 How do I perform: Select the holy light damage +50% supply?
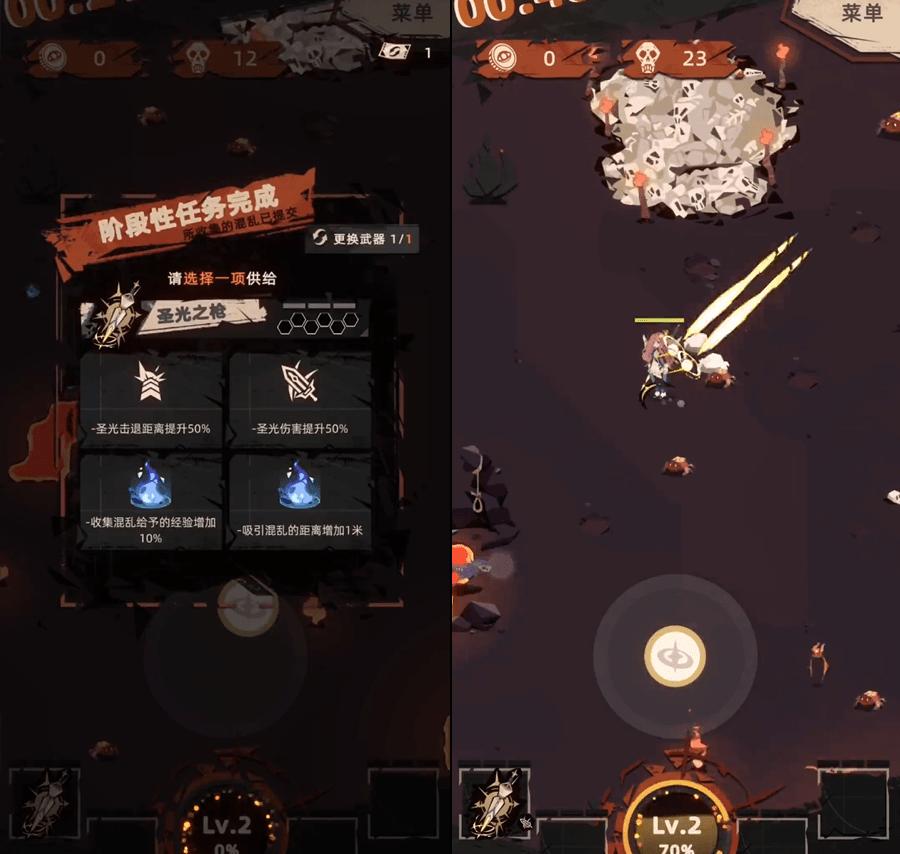pyautogui.click(x=300, y=397)
